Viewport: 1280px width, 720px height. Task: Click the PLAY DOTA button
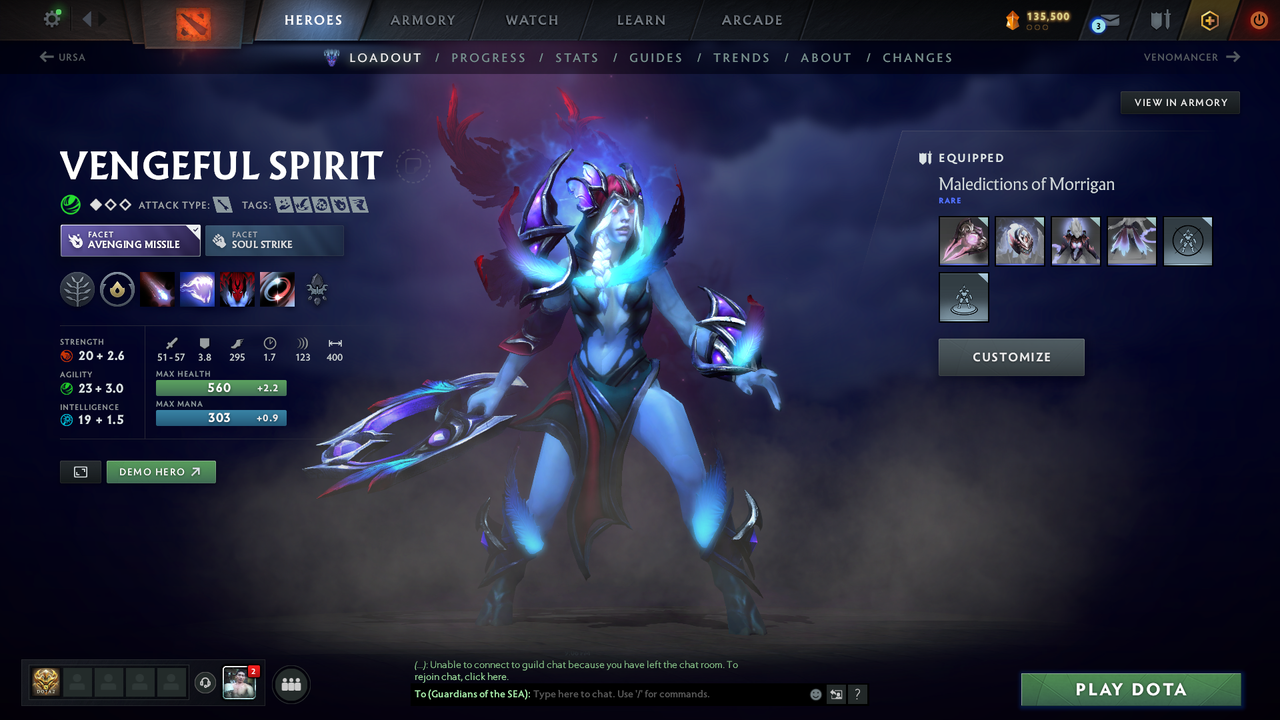coord(1131,689)
